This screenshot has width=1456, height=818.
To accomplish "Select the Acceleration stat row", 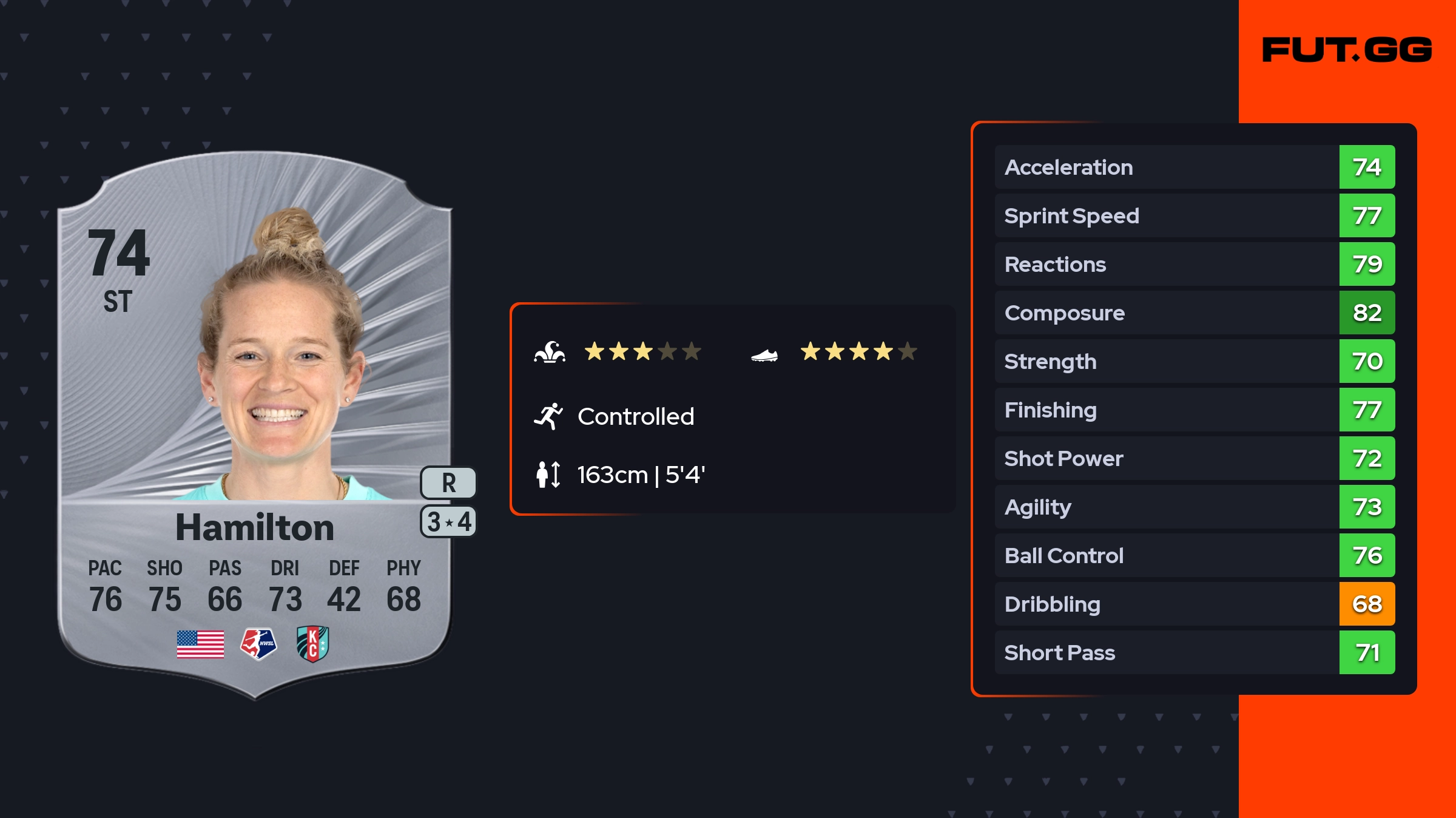I will tap(1194, 167).
